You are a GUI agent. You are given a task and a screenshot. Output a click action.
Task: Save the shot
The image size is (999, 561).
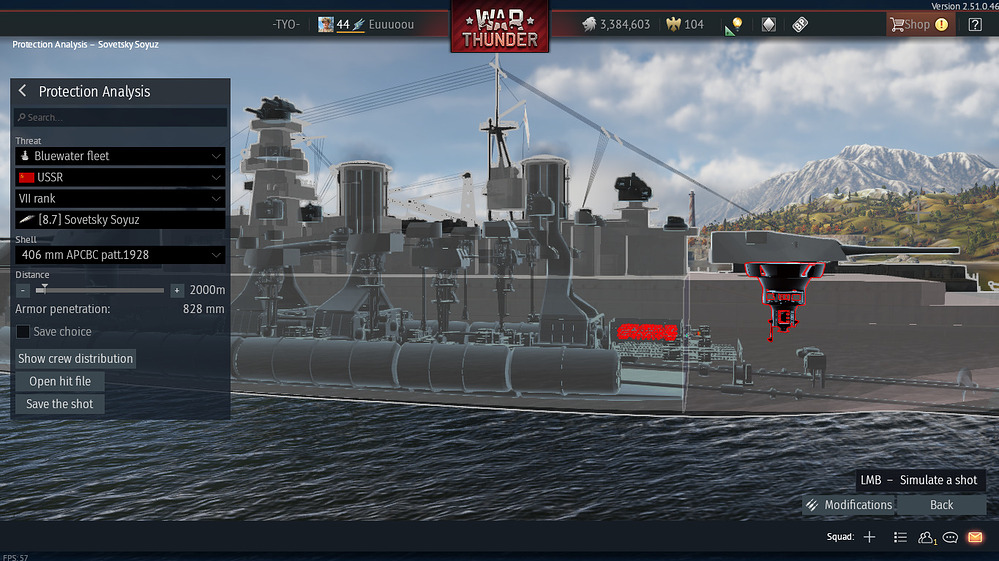(60, 404)
